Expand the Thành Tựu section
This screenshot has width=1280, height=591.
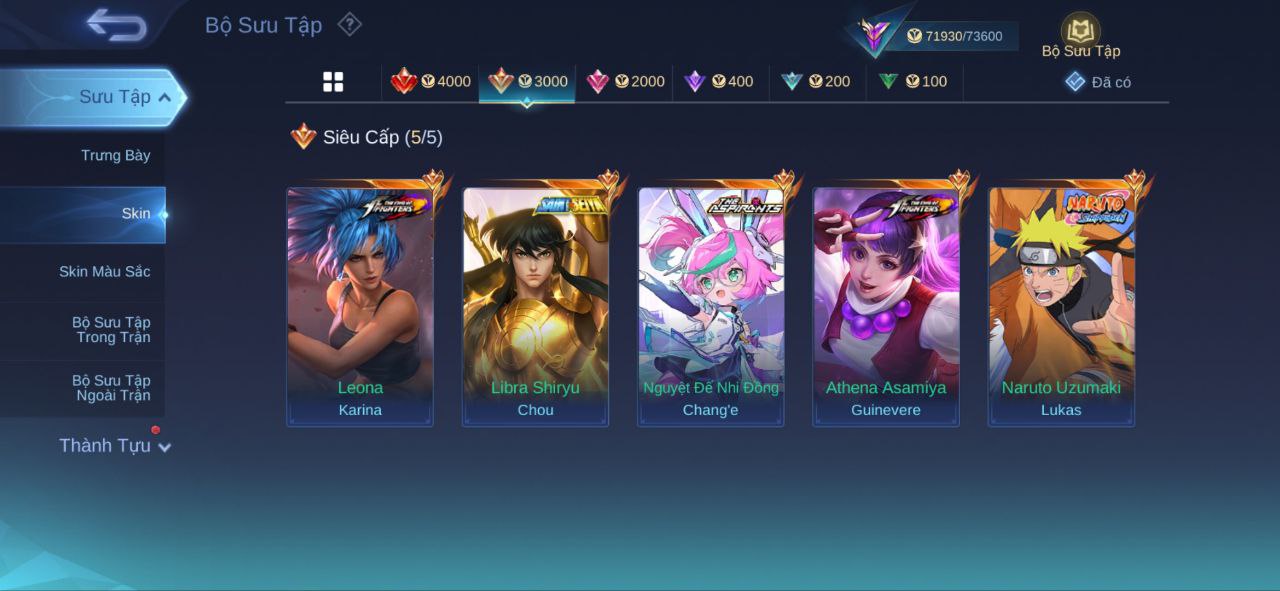(x=114, y=446)
